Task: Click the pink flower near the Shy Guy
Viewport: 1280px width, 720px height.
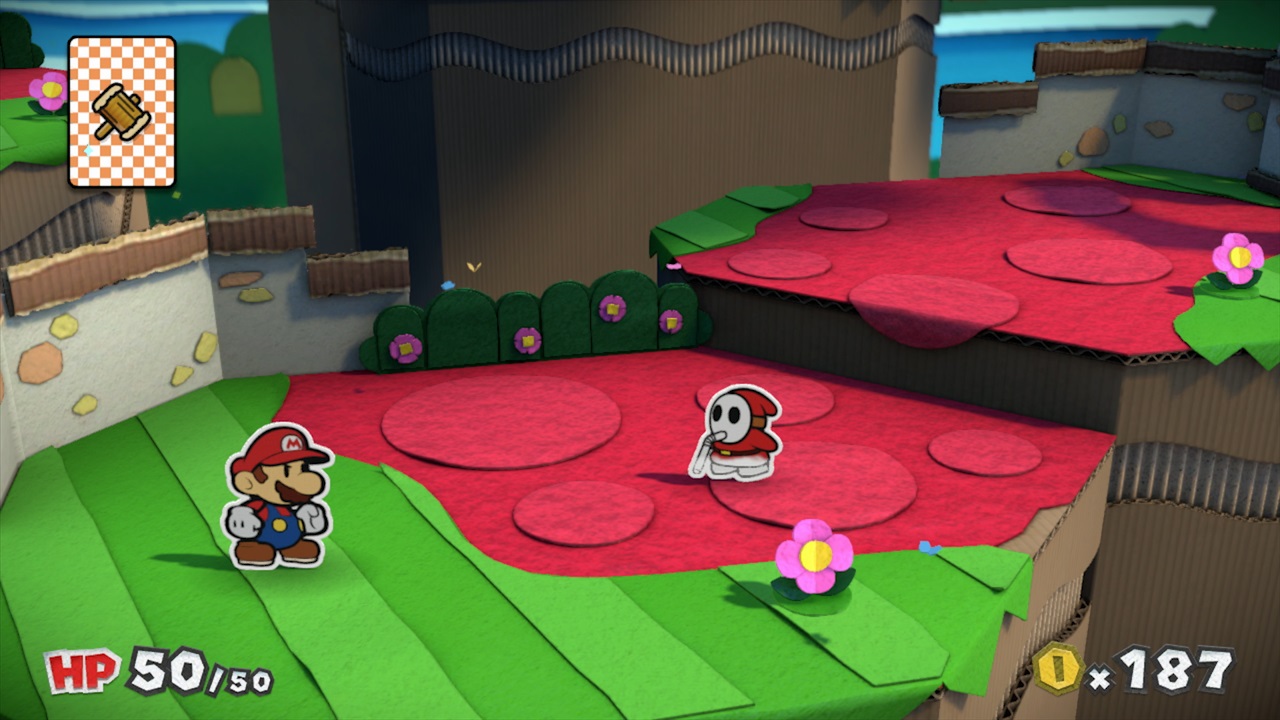Action: [x=812, y=557]
